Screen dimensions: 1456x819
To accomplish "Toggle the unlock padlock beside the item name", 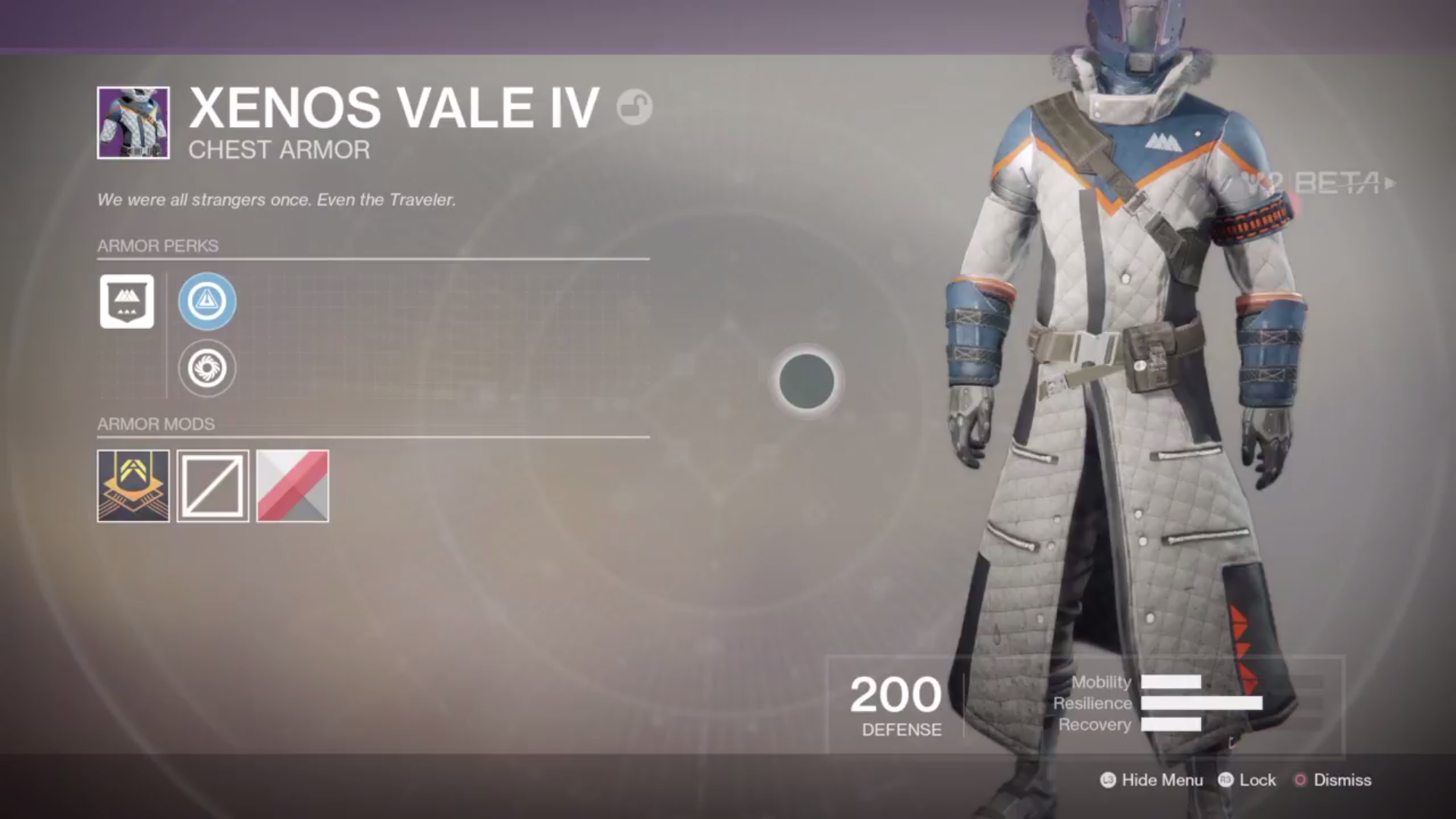I will 635,107.
